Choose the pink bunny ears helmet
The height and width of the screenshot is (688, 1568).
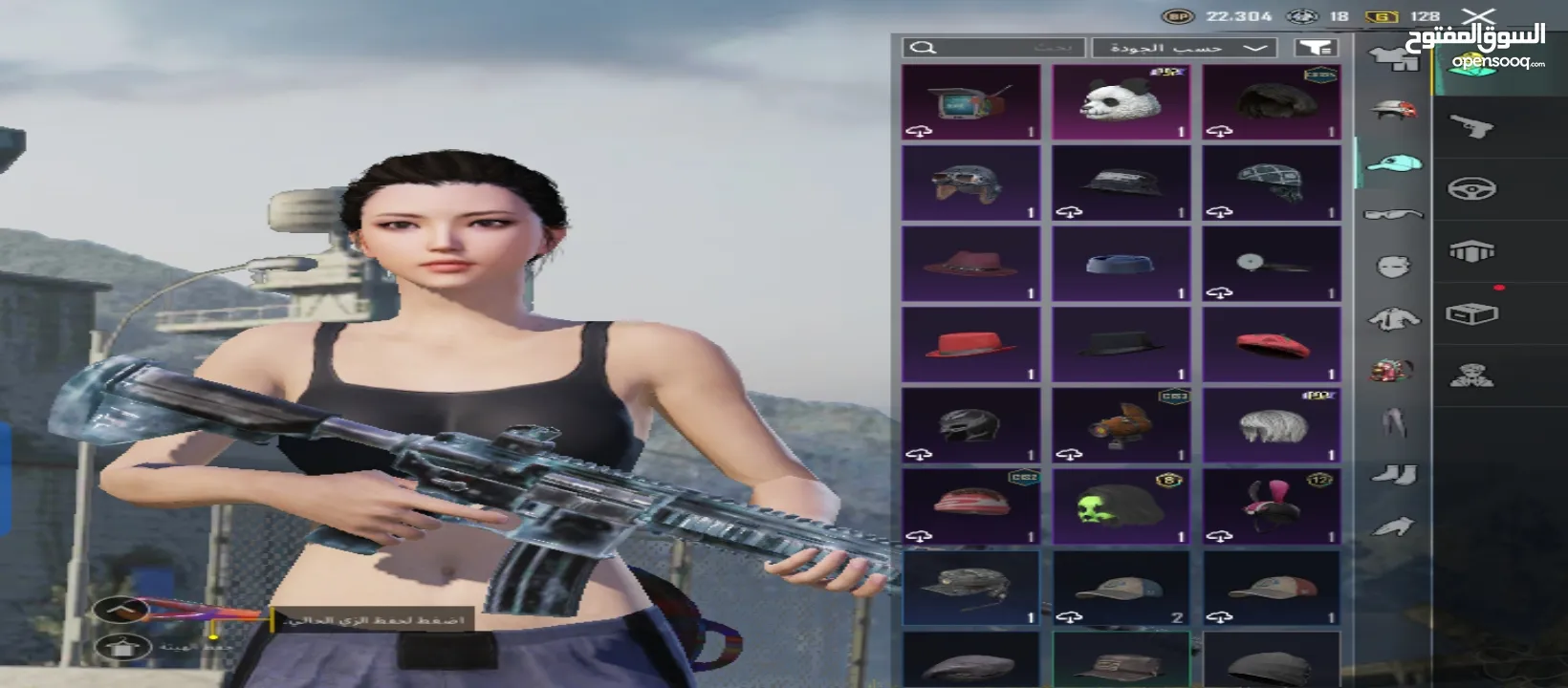click(x=1271, y=505)
